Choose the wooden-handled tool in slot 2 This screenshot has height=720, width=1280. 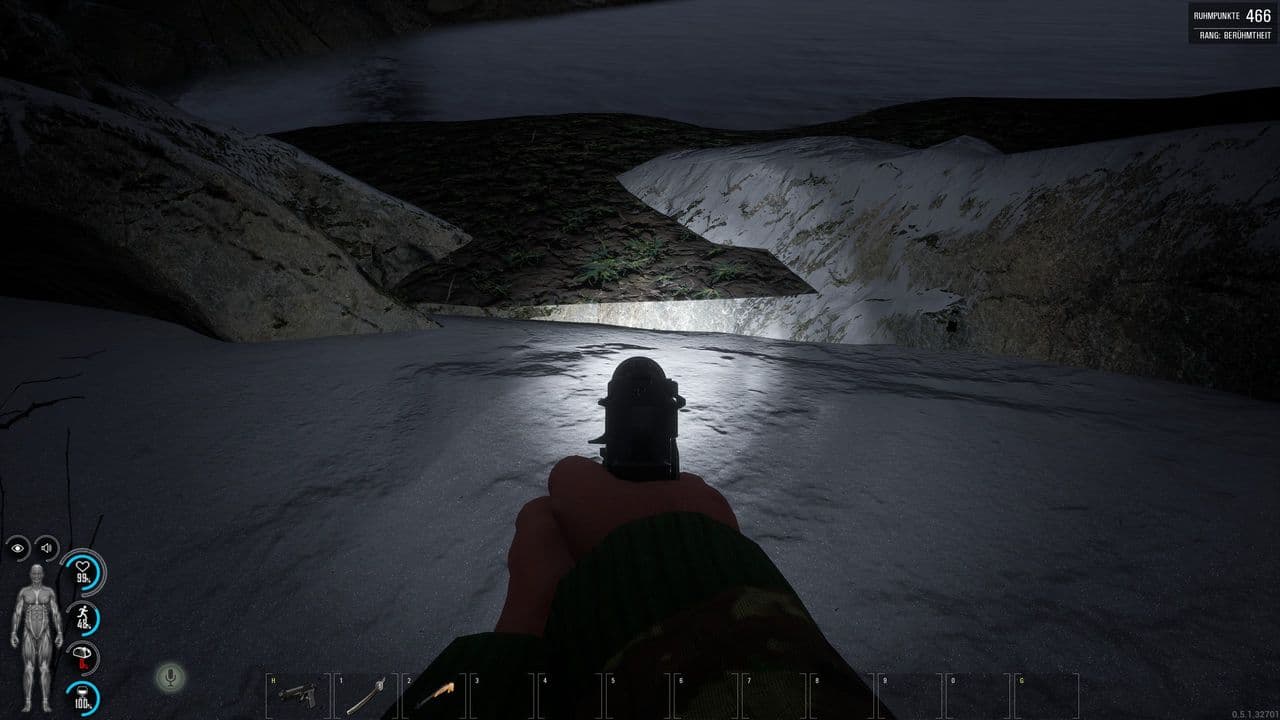coord(435,694)
